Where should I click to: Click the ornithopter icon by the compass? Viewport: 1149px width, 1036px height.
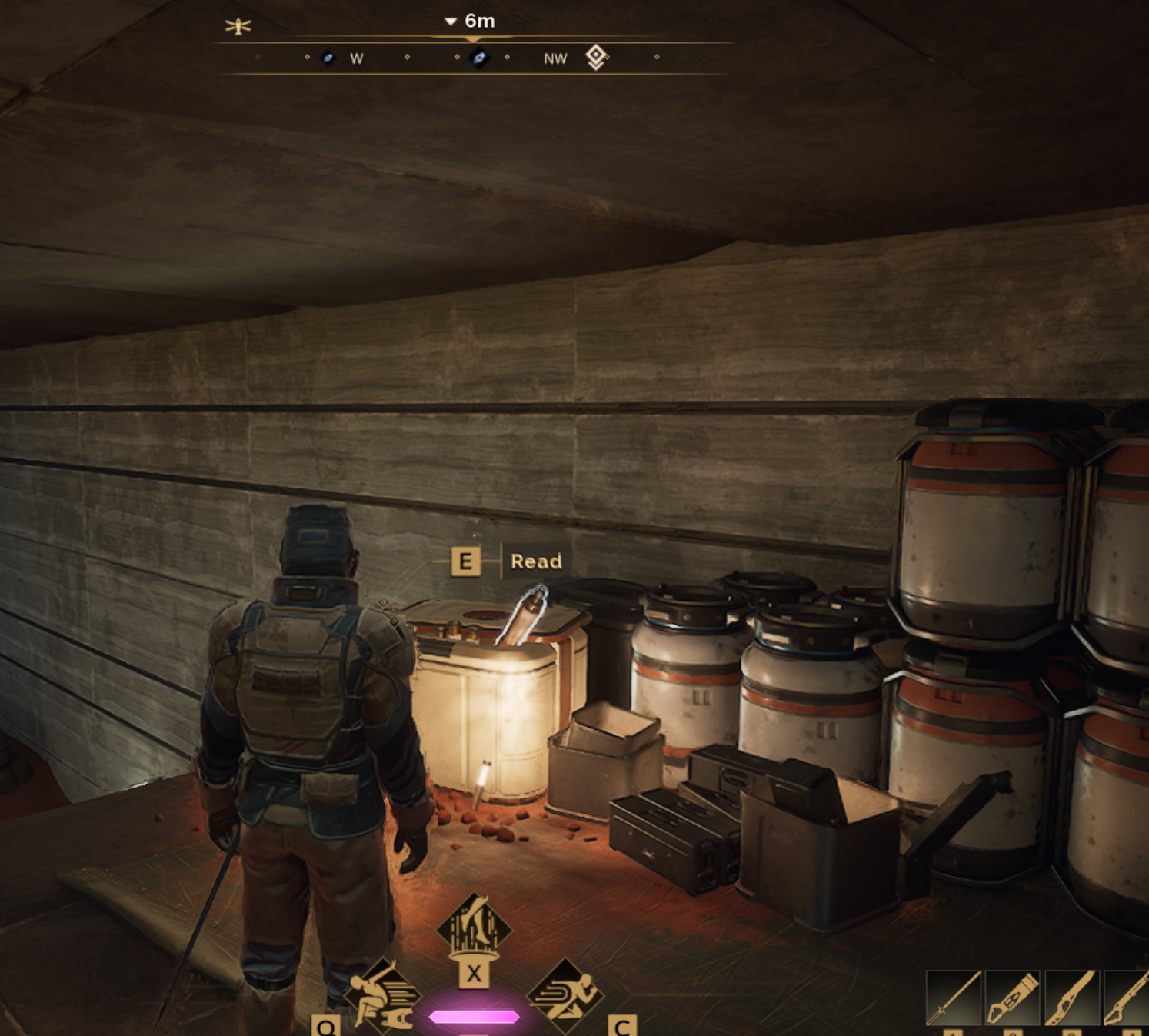238,27
